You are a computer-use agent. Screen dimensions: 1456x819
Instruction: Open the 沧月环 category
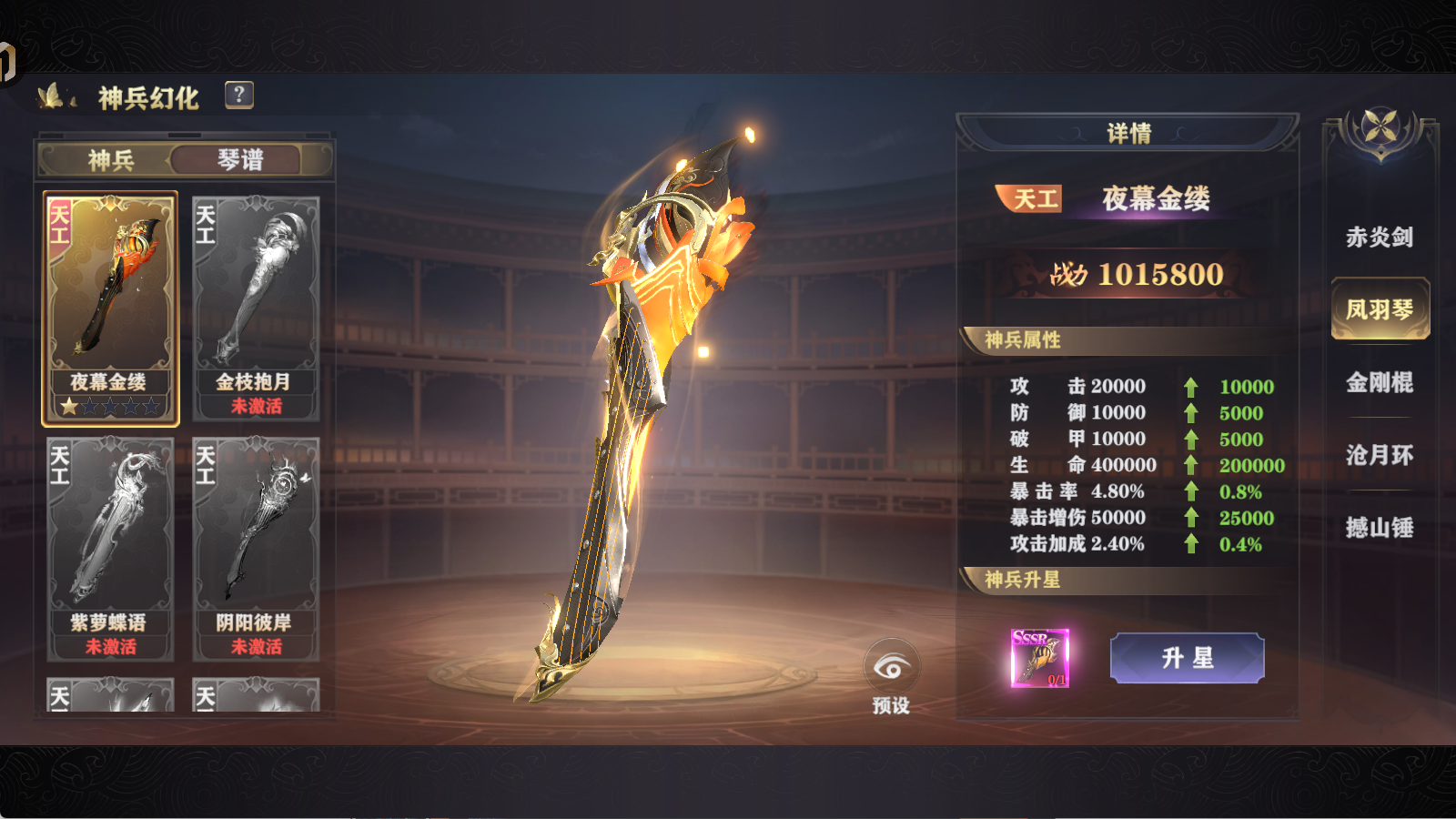pos(1380,455)
